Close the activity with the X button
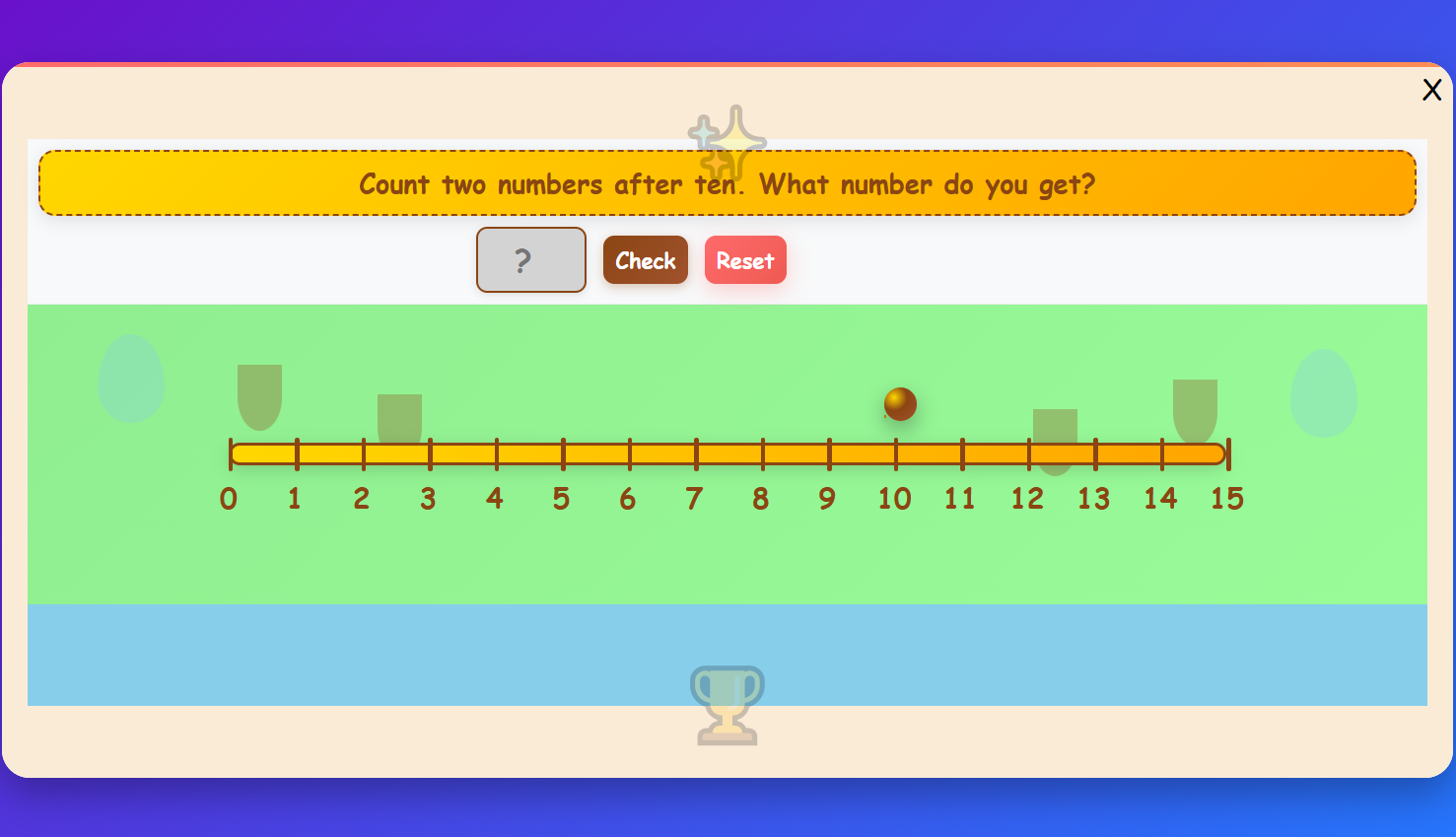The height and width of the screenshot is (837, 1456). 1432,90
